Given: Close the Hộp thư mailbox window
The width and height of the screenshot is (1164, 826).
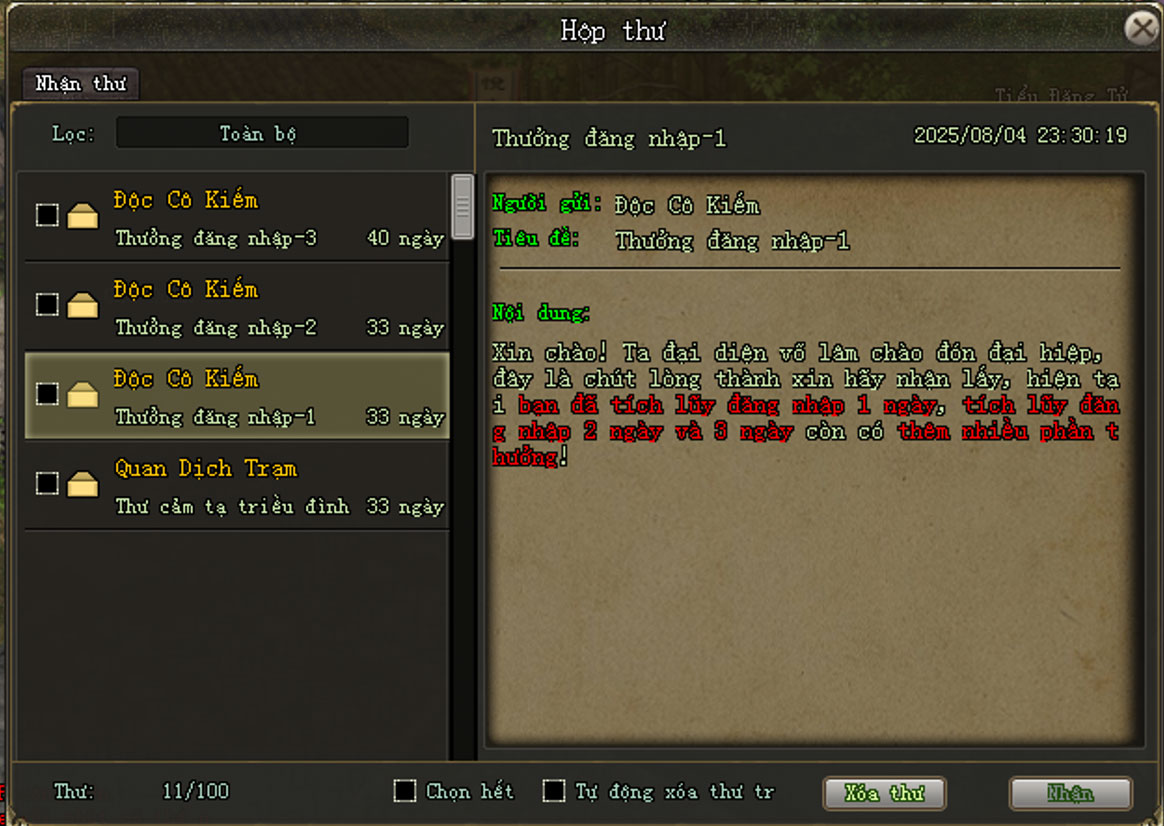Looking at the screenshot, I should click(x=1141, y=28).
